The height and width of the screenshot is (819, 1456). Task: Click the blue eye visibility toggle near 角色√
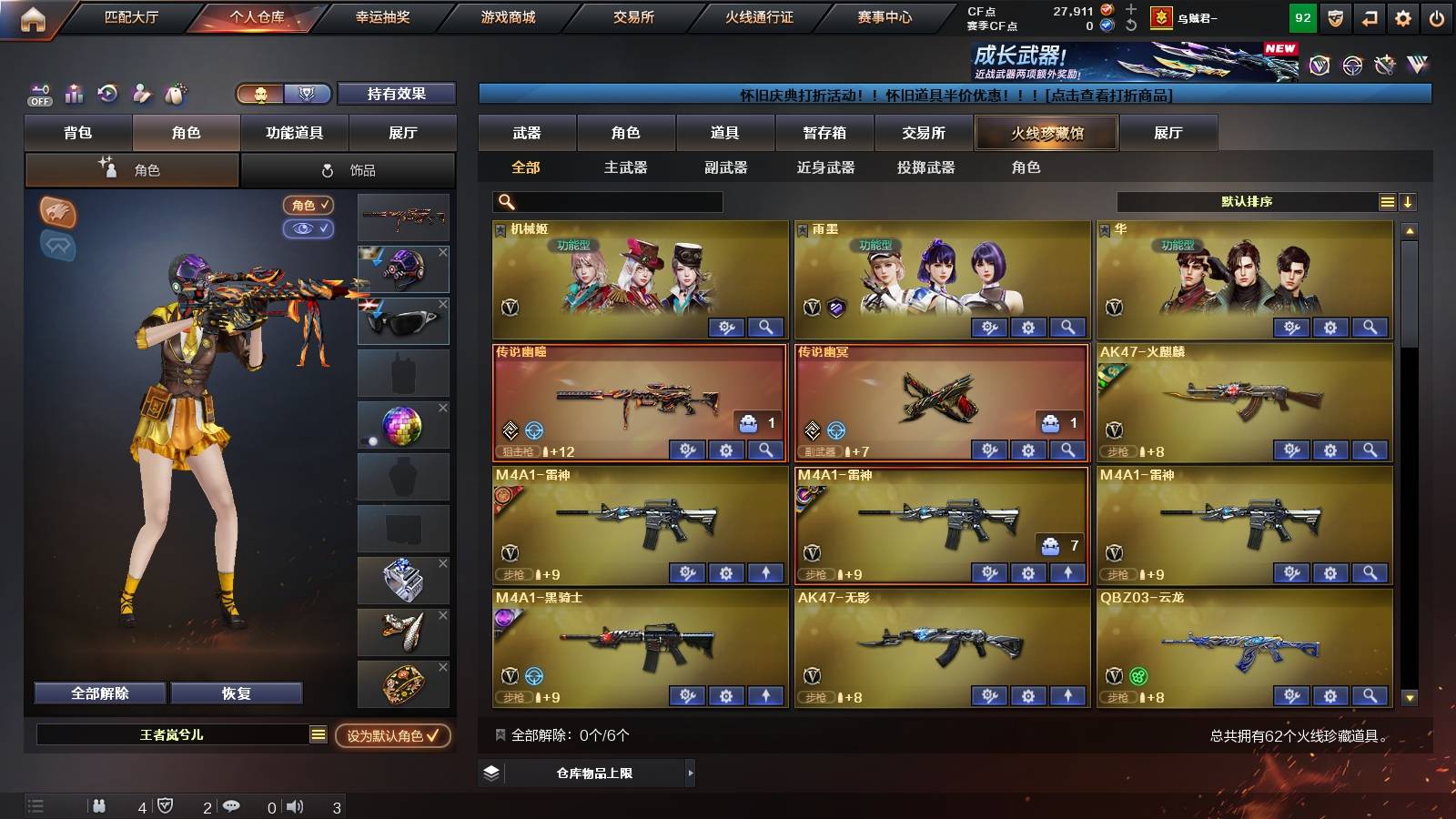point(309,229)
